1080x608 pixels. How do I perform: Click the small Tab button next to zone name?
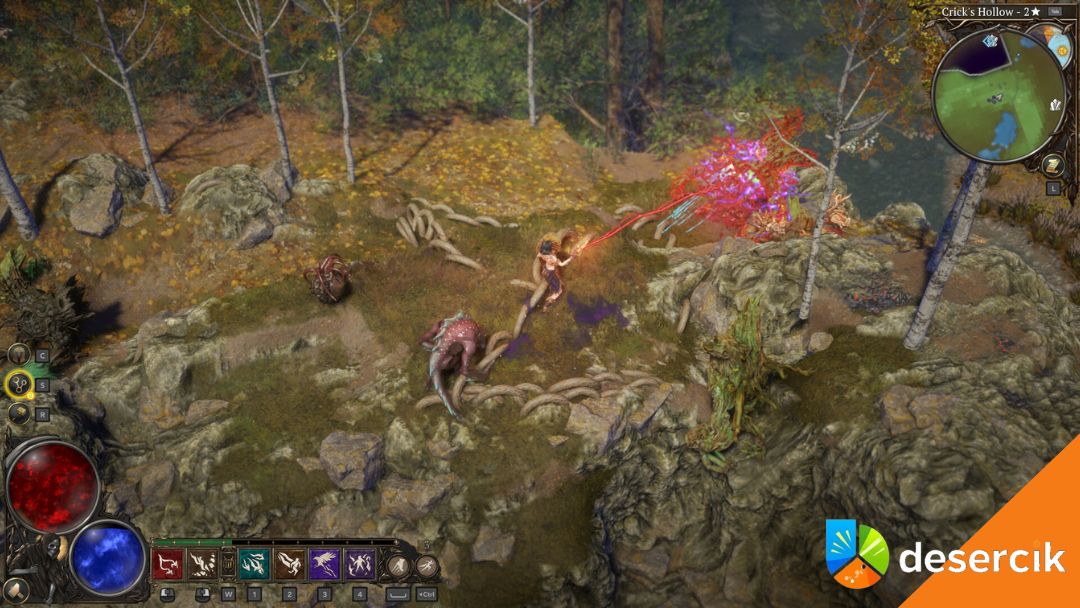pos(1055,12)
